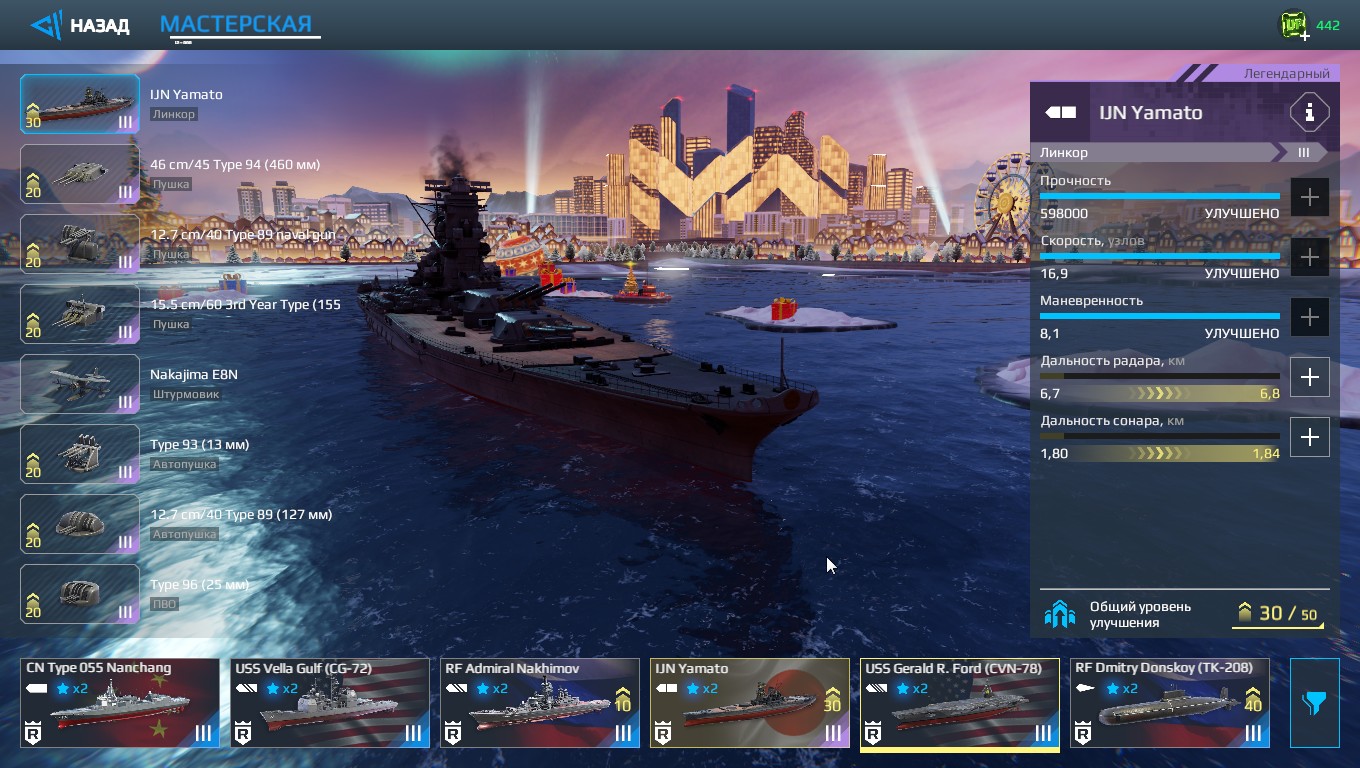Upgrade radar range with its plus button
1360x768 pixels.
pos(1309,377)
